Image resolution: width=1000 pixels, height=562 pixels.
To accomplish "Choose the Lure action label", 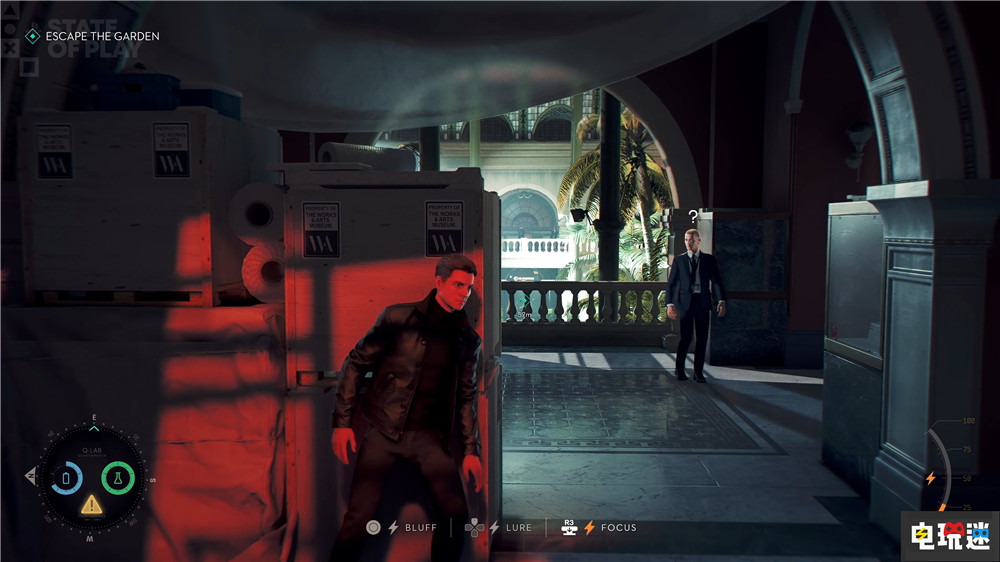I will pos(519,527).
